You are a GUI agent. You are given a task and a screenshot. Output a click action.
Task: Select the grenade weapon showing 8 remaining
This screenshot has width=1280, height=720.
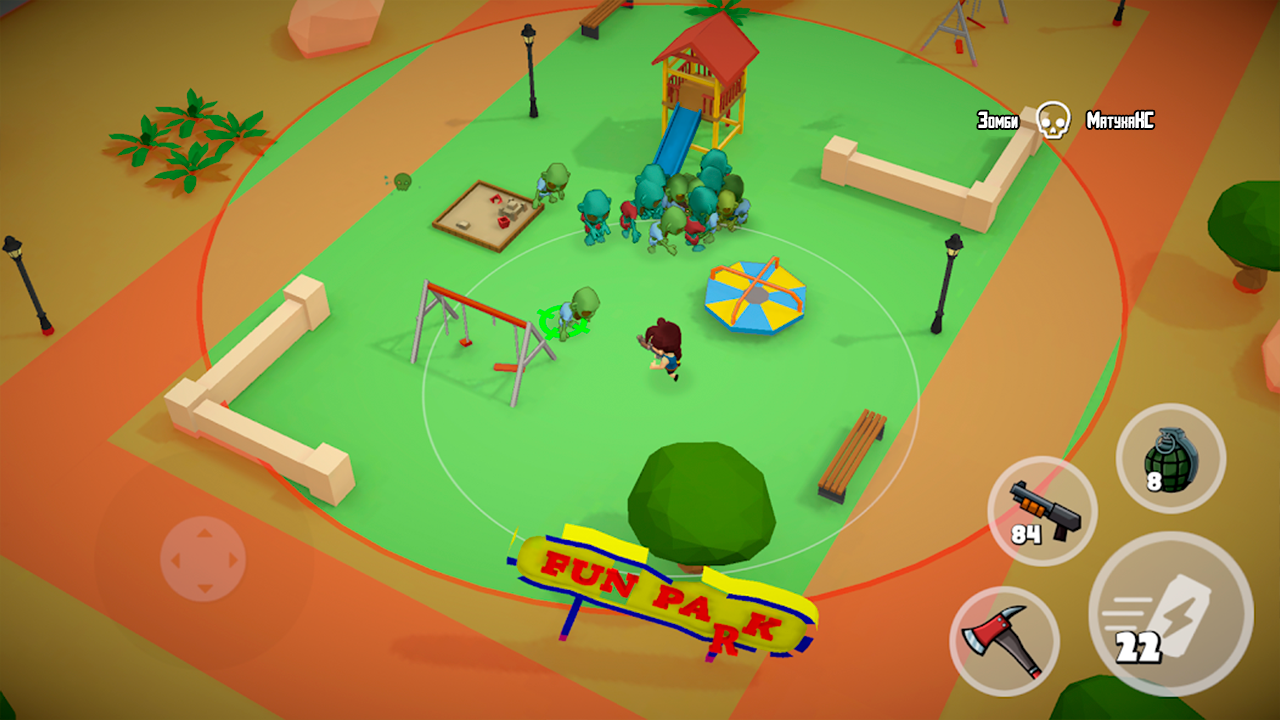point(1171,460)
